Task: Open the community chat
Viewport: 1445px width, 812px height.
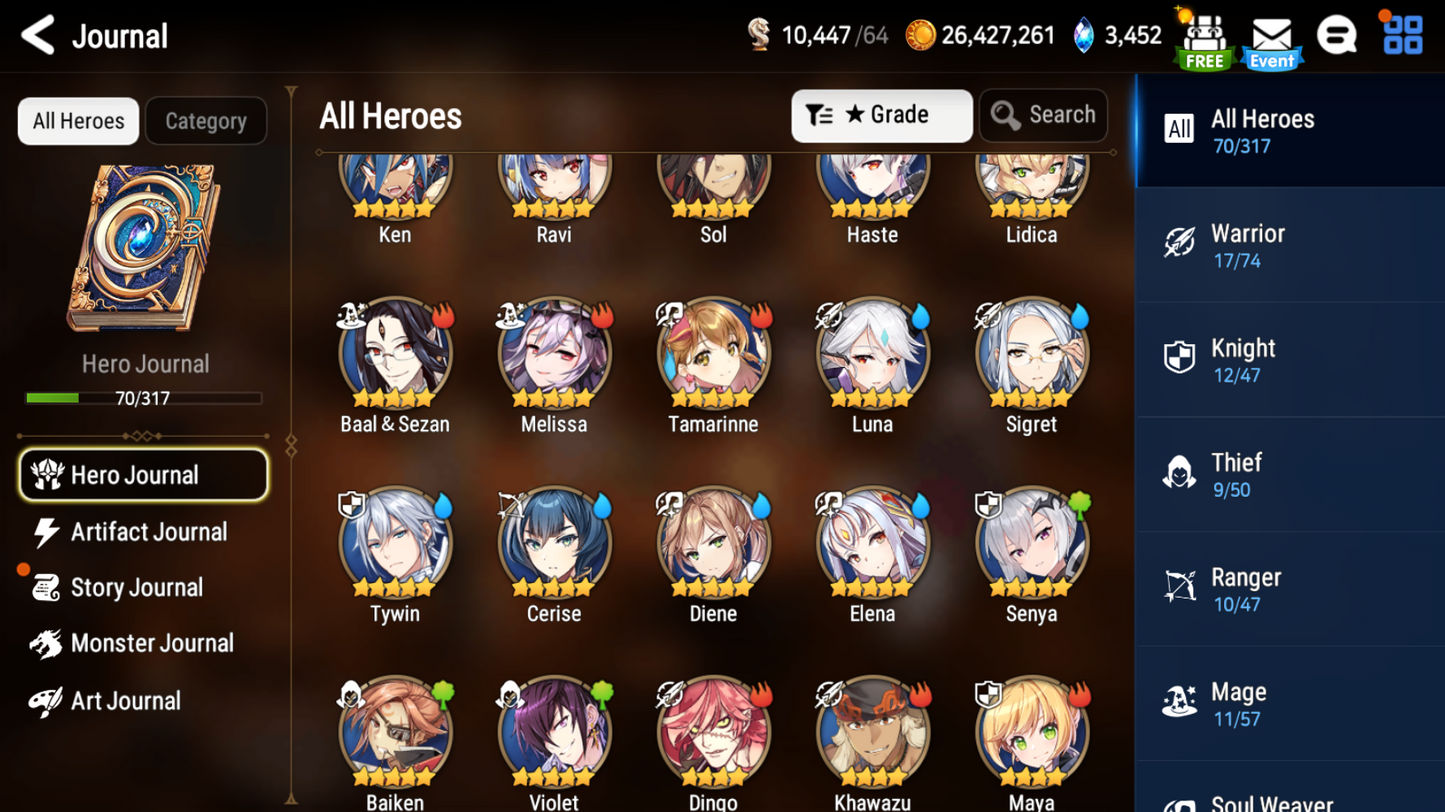Action: coord(1338,33)
